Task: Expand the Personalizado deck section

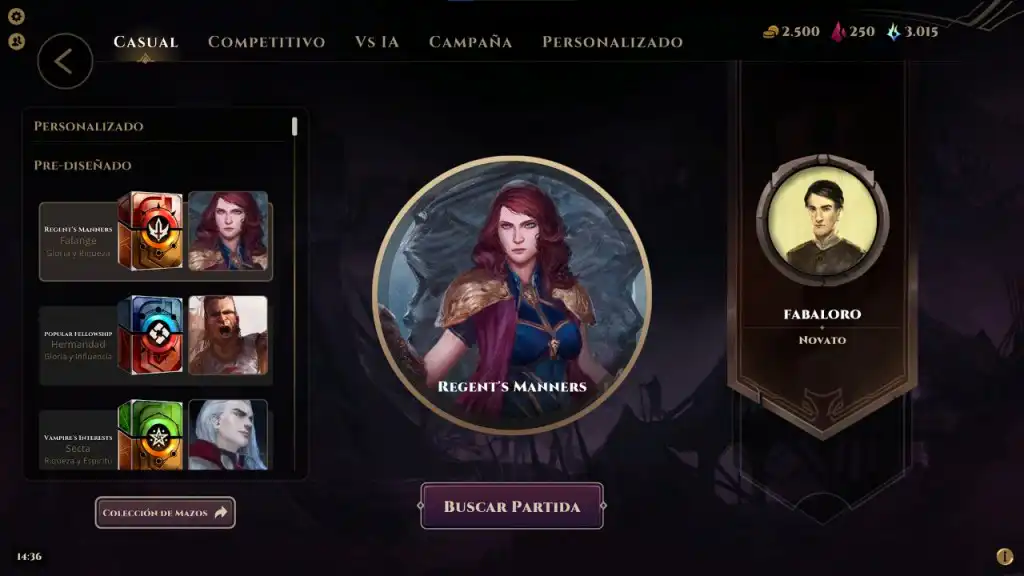Action: tap(89, 126)
